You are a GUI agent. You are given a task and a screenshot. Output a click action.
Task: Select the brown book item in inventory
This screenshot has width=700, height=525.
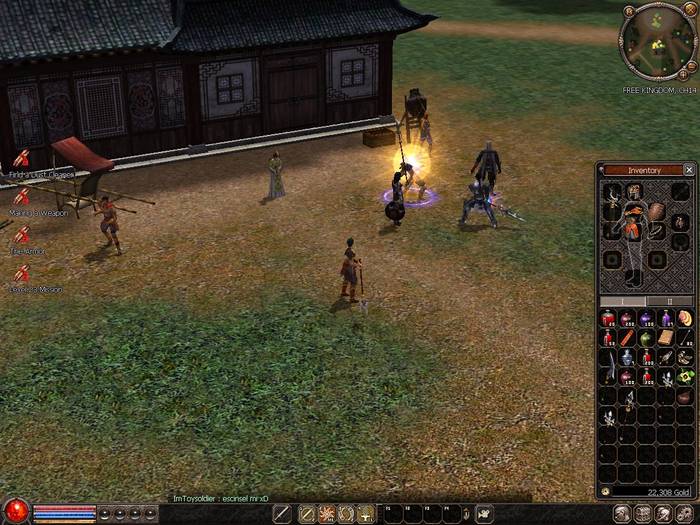(x=665, y=338)
